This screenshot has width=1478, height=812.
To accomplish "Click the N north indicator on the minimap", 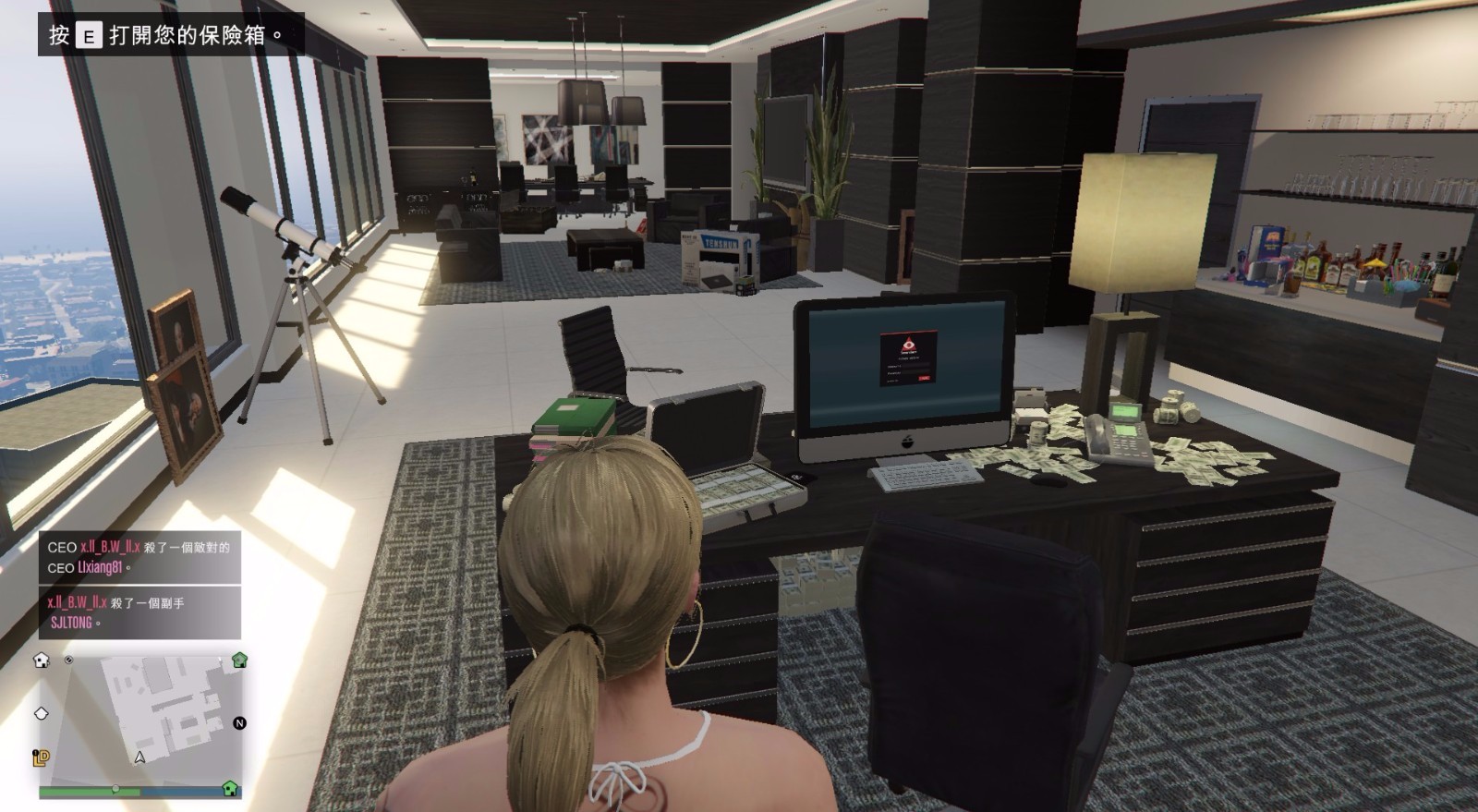I will tap(239, 723).
